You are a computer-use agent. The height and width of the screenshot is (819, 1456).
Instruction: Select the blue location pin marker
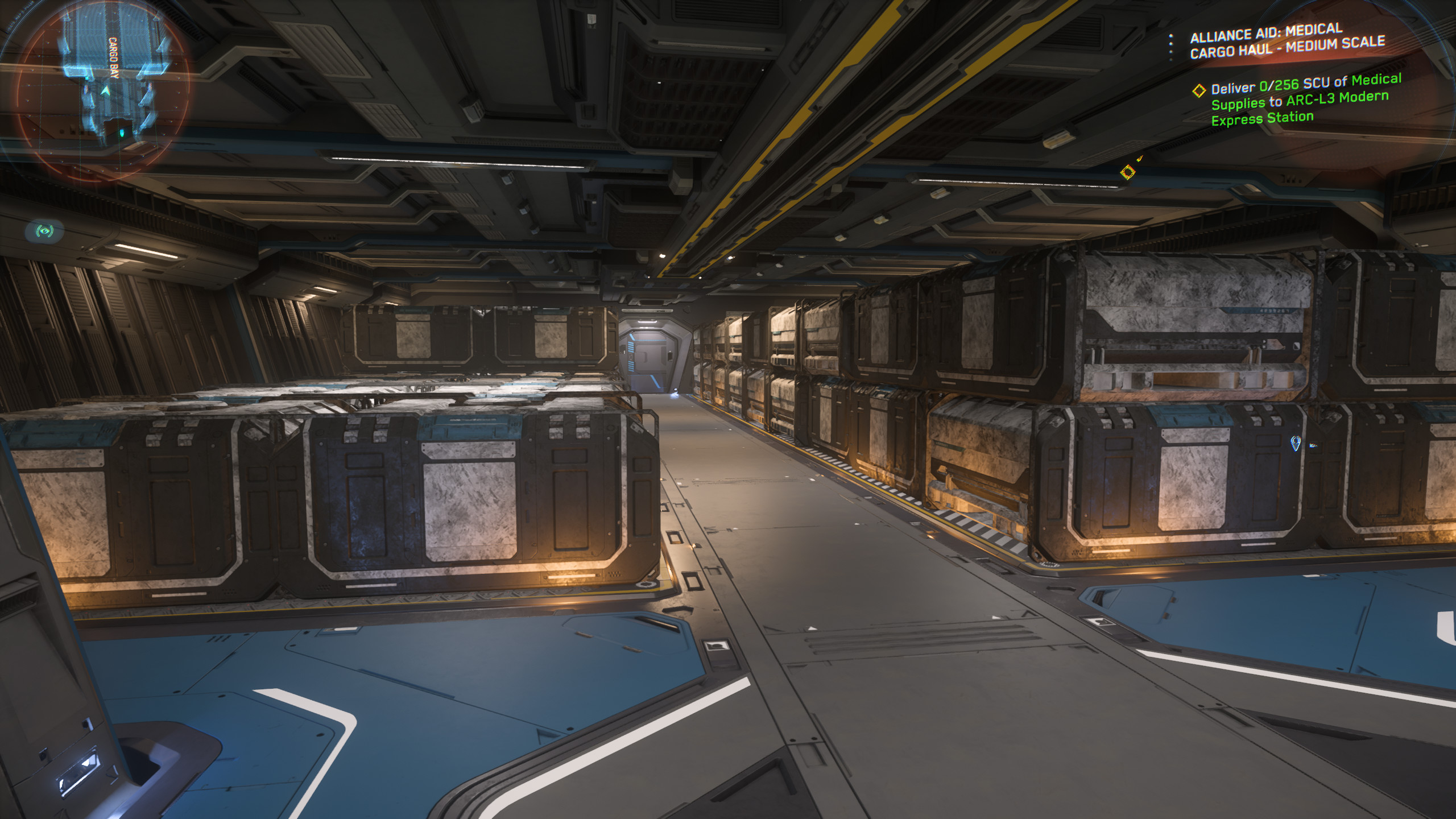[x=1296, y=443]
